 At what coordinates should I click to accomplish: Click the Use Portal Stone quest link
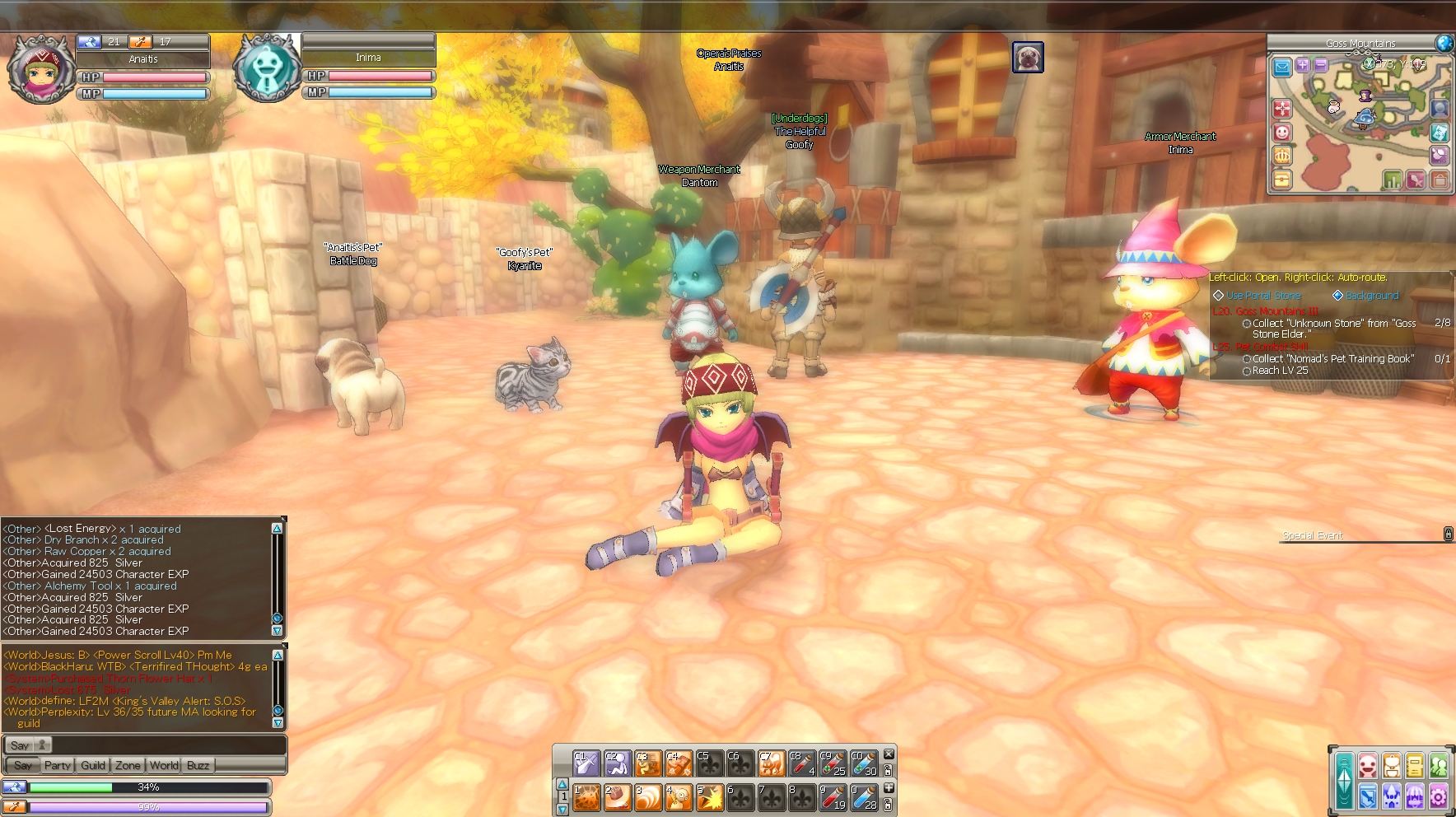click(x=1263, y=296)
